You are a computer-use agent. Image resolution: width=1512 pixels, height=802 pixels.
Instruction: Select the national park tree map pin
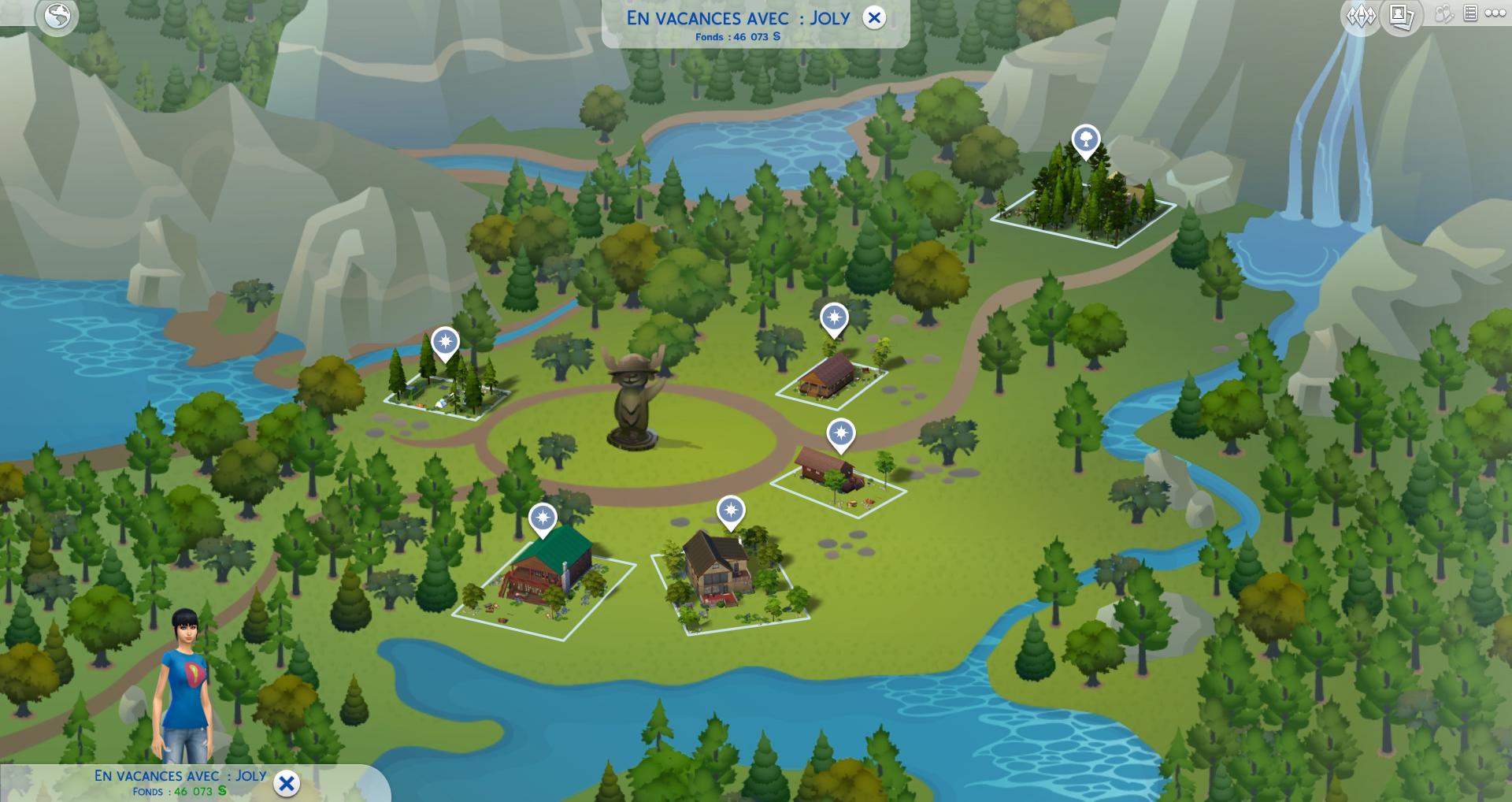[1086, 141]
